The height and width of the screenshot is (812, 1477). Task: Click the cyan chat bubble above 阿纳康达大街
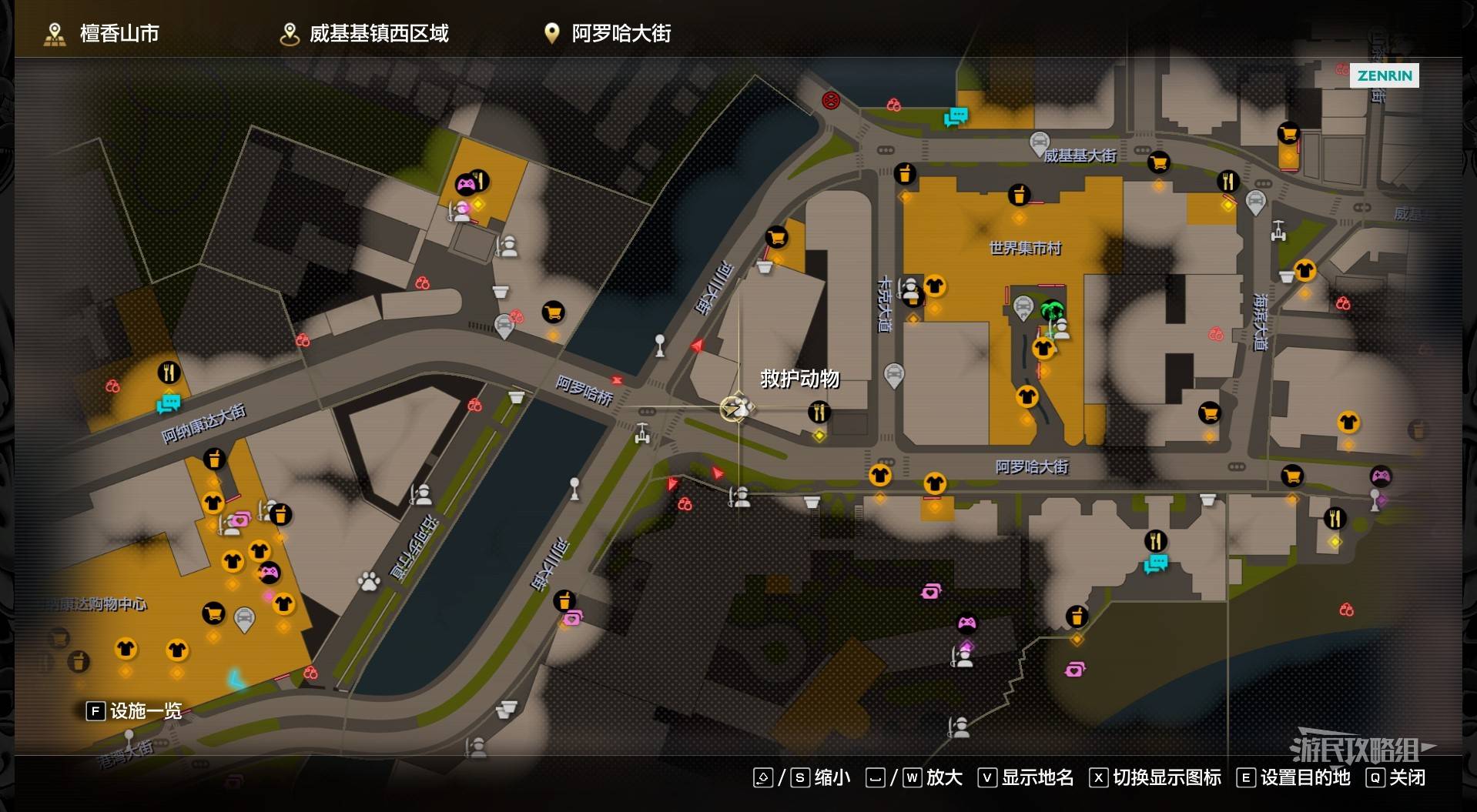[168, 403]
